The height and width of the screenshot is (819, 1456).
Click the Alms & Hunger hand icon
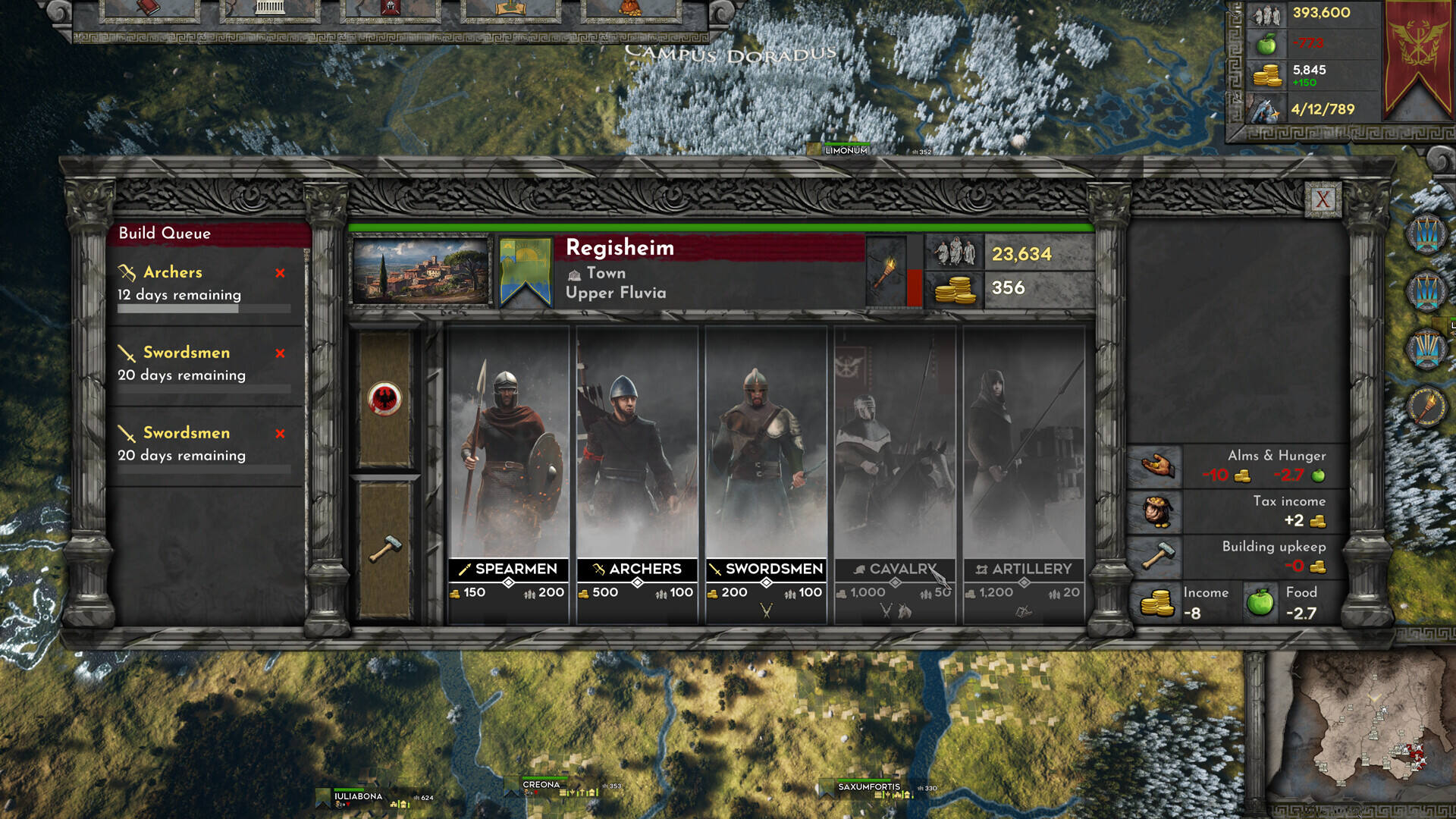pos(1155,465)
